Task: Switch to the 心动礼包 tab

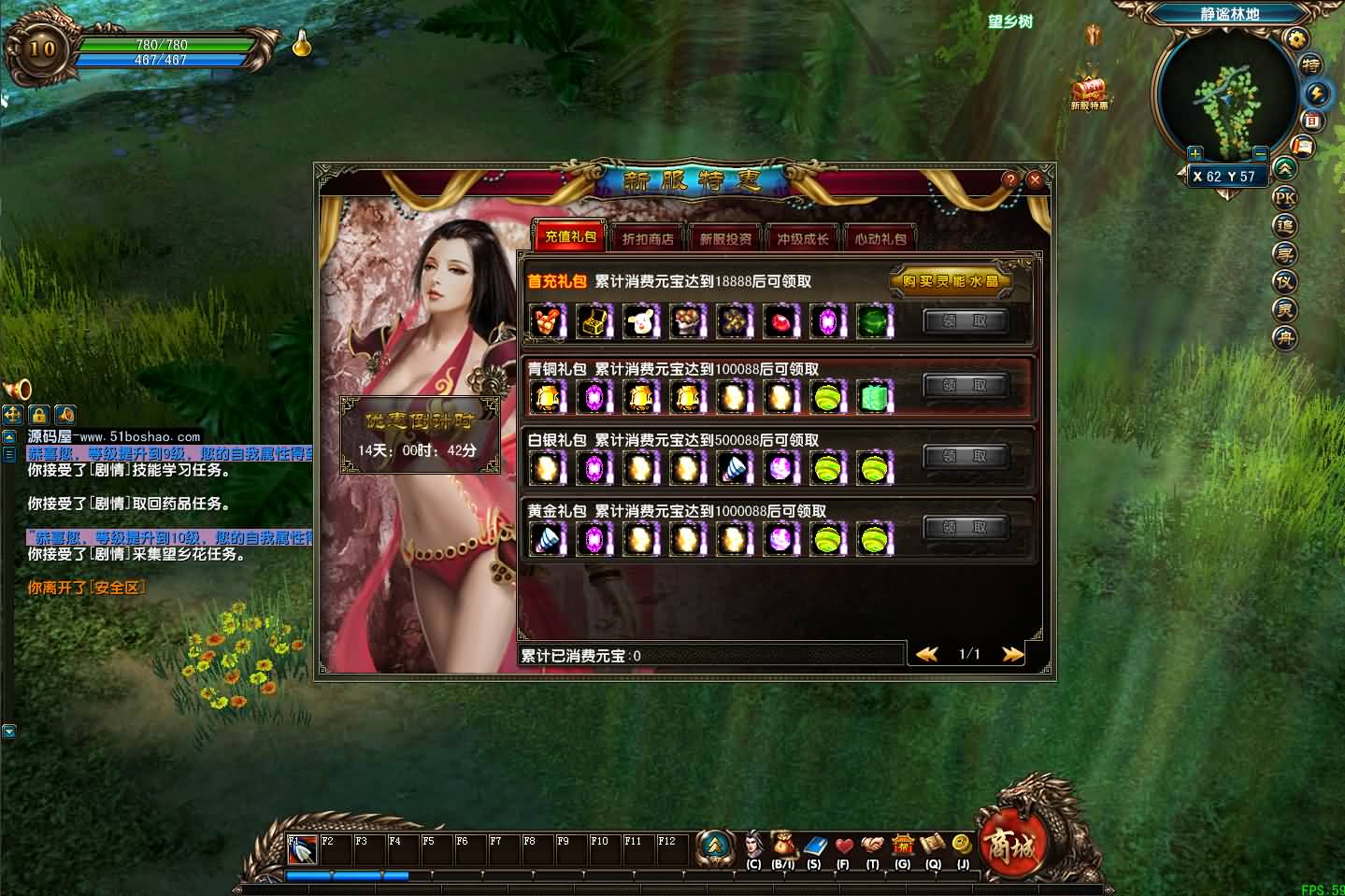Action: tap(880, 237)
